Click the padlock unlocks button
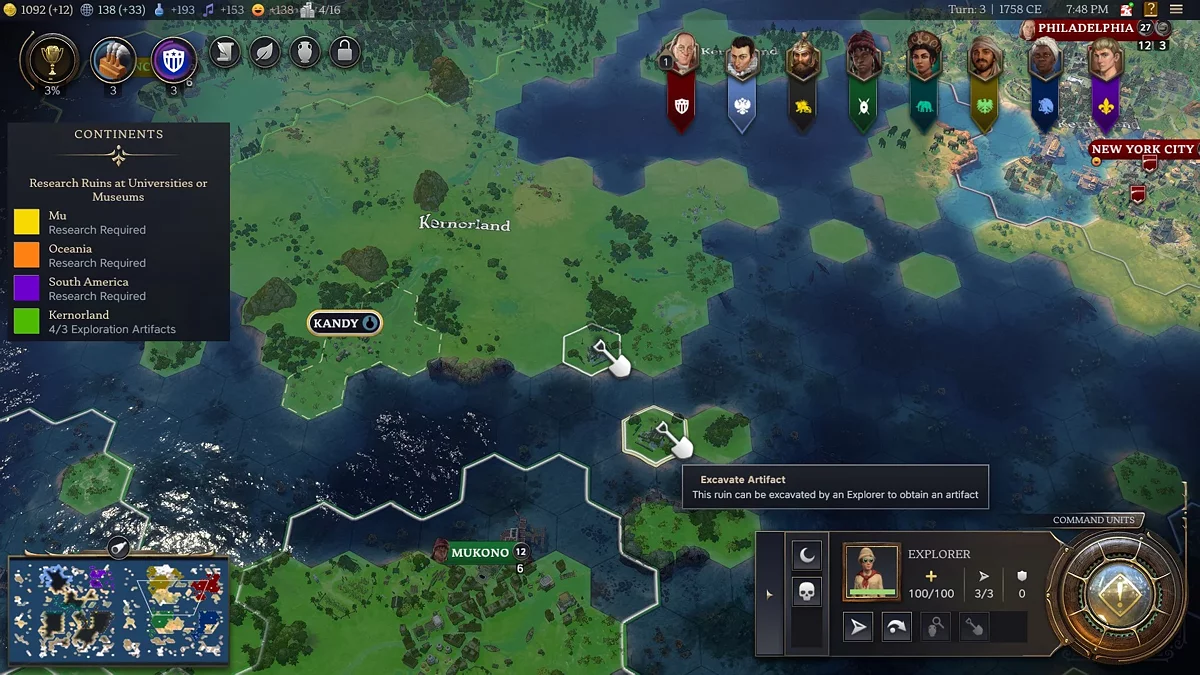The width and height of the screenshot is (1200, 675). pyautogui.click(x=345, y=51)
